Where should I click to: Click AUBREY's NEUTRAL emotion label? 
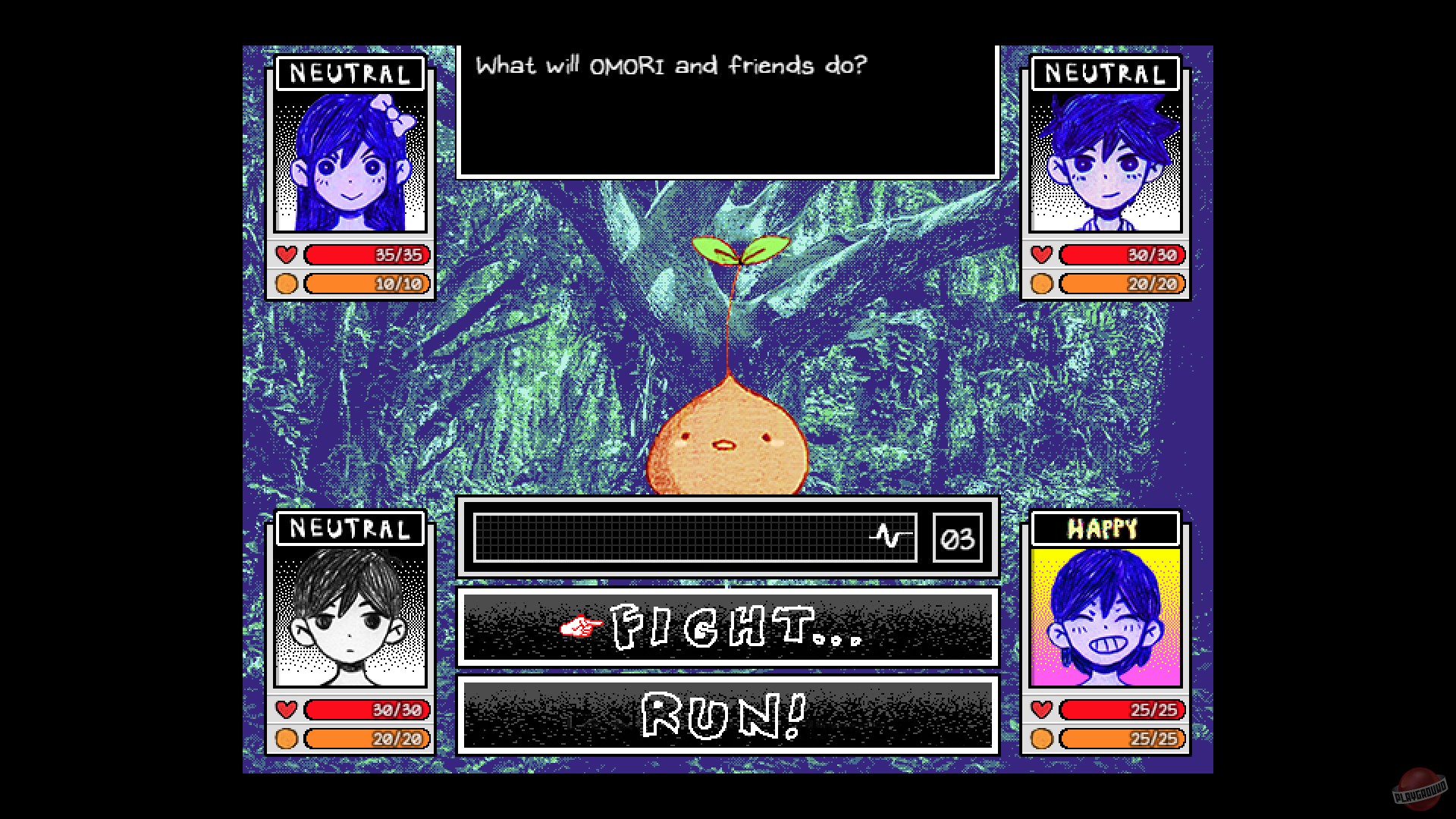point(350,73)
